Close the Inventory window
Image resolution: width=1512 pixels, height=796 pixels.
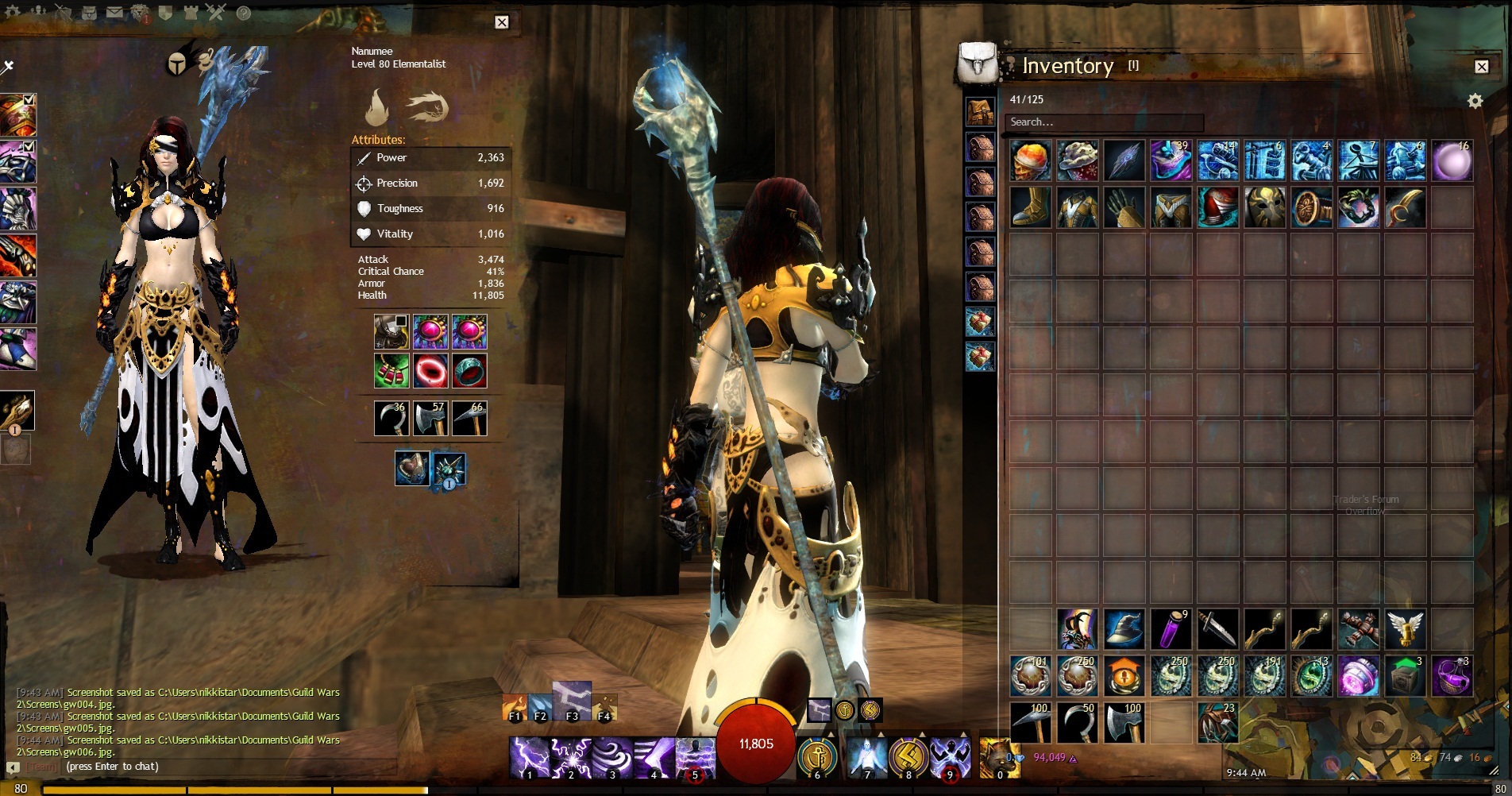1481,67
